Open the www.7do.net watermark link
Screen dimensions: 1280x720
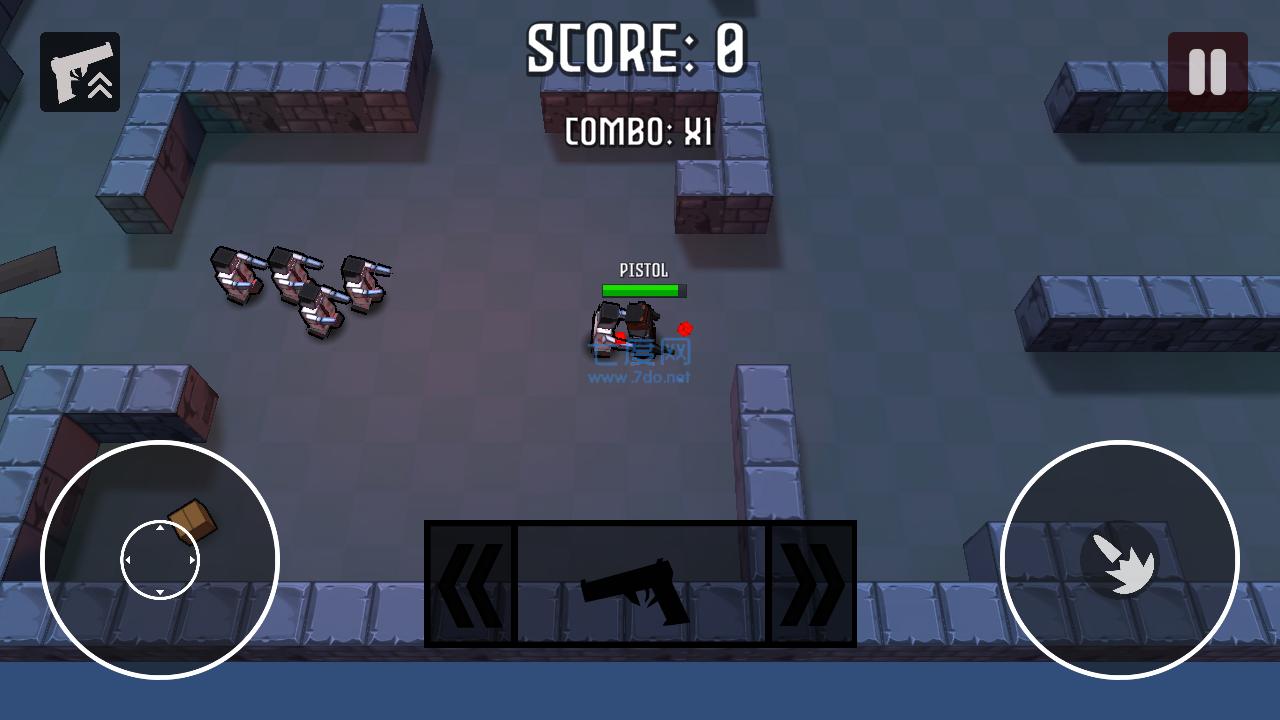(640, 378)
